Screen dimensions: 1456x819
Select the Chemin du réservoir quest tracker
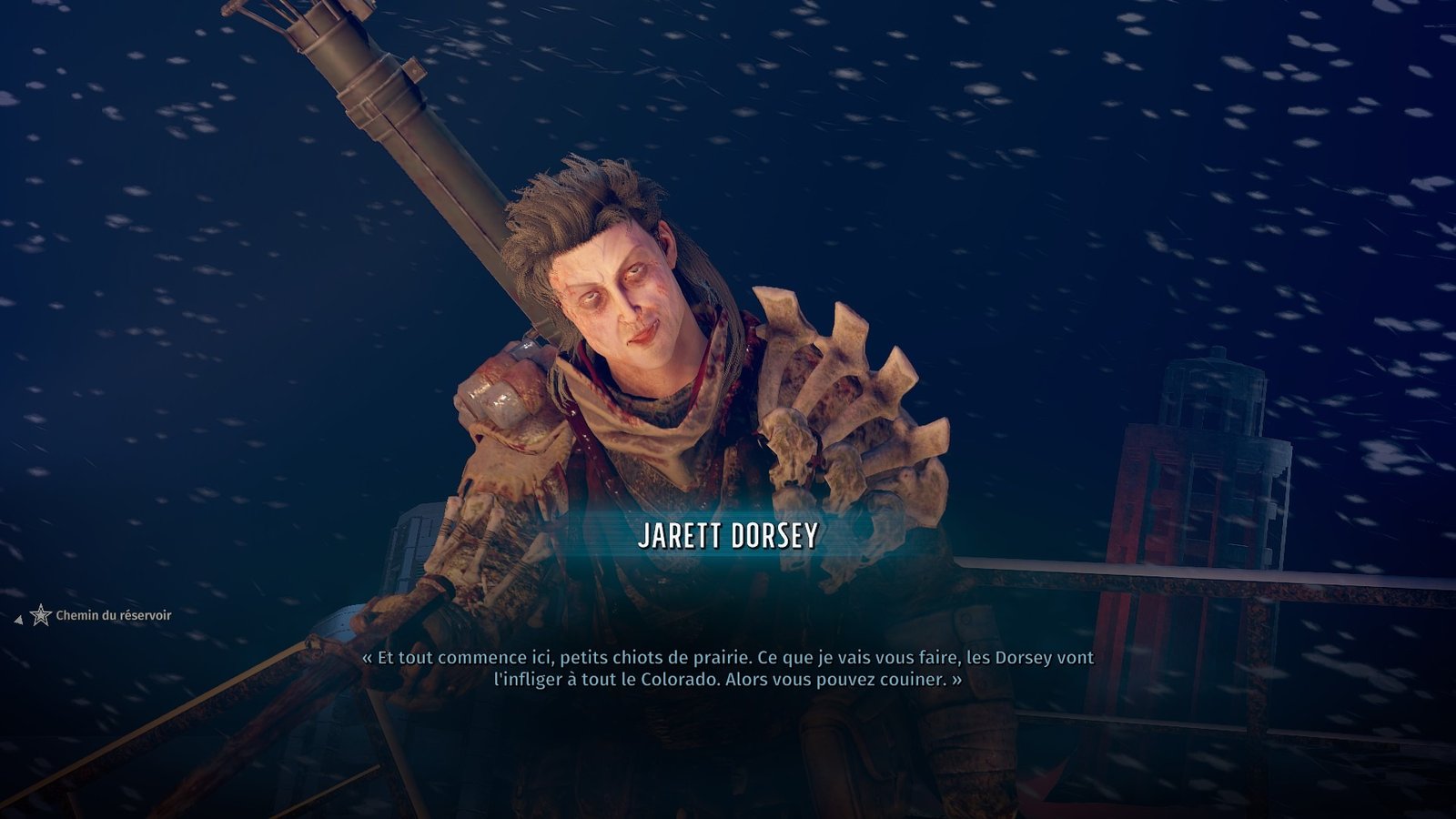click(113, 616)
